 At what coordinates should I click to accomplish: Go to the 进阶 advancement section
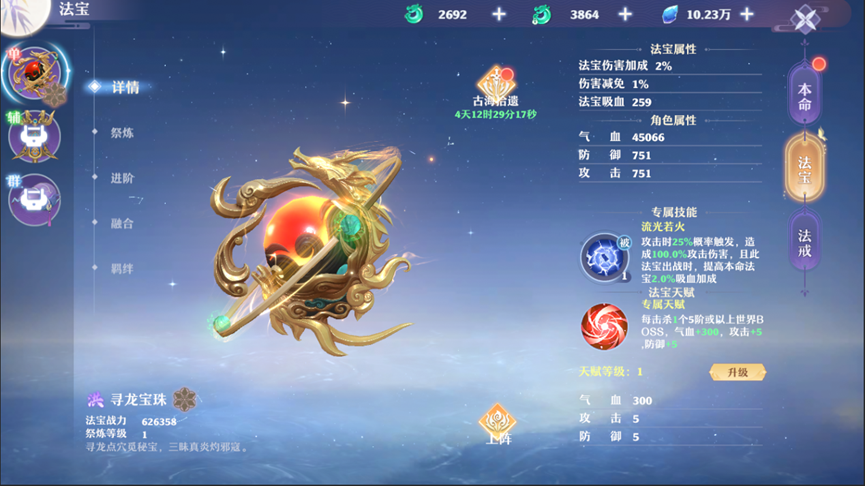pos(122,178)
